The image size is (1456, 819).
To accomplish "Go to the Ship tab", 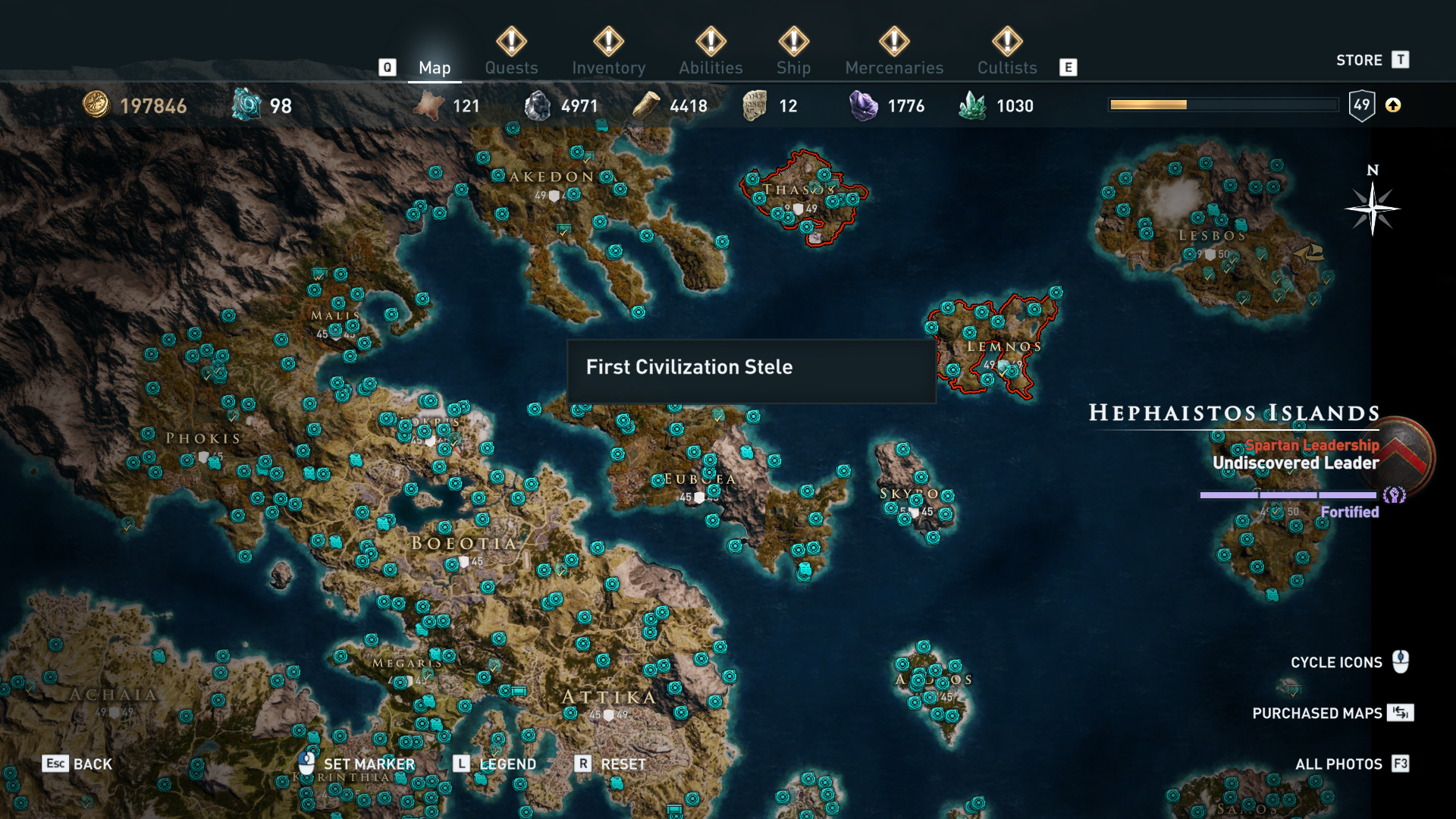I will click(x=793, y=67).
